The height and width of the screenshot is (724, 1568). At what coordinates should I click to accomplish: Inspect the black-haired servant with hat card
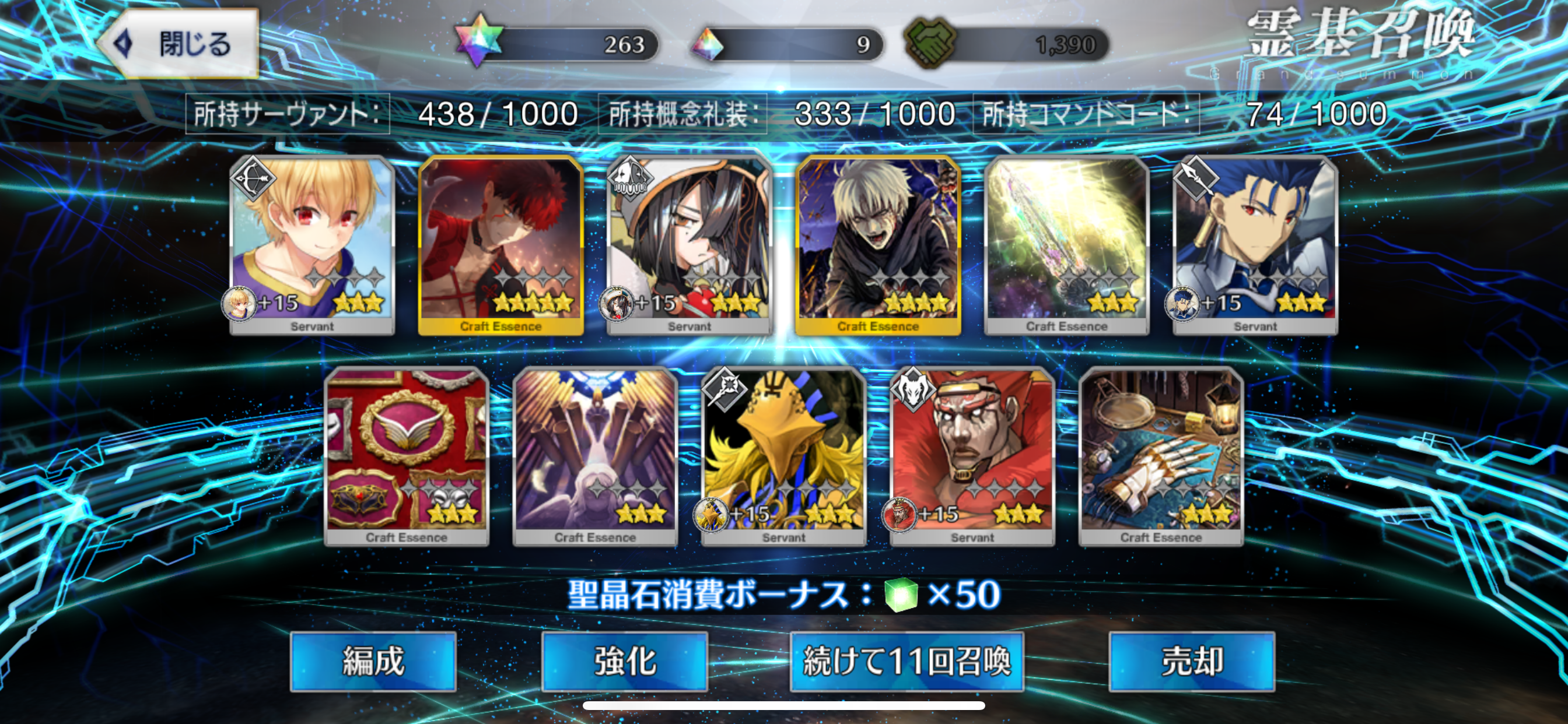coord(689,244)
